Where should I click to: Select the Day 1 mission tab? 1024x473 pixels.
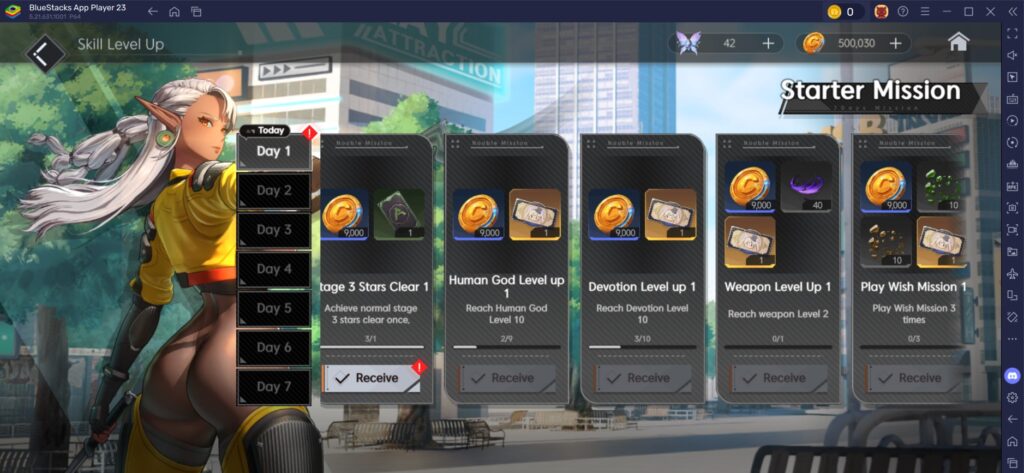[273, 152]
